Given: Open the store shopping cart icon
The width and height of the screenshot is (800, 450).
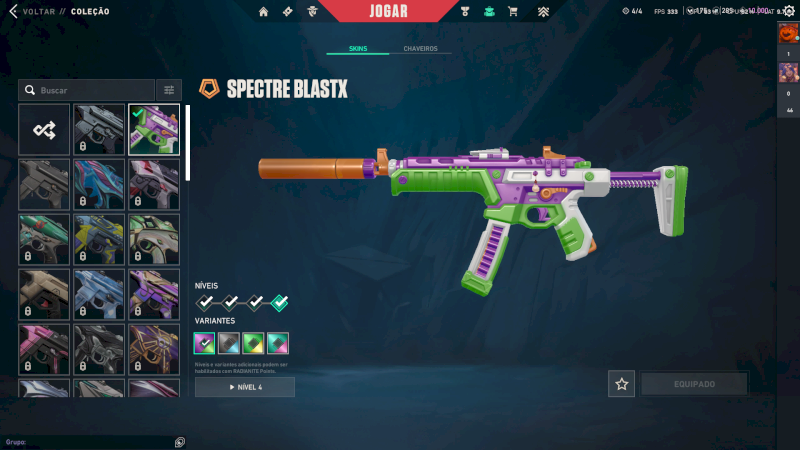Looking at the screenshot, I should (513, 12).
